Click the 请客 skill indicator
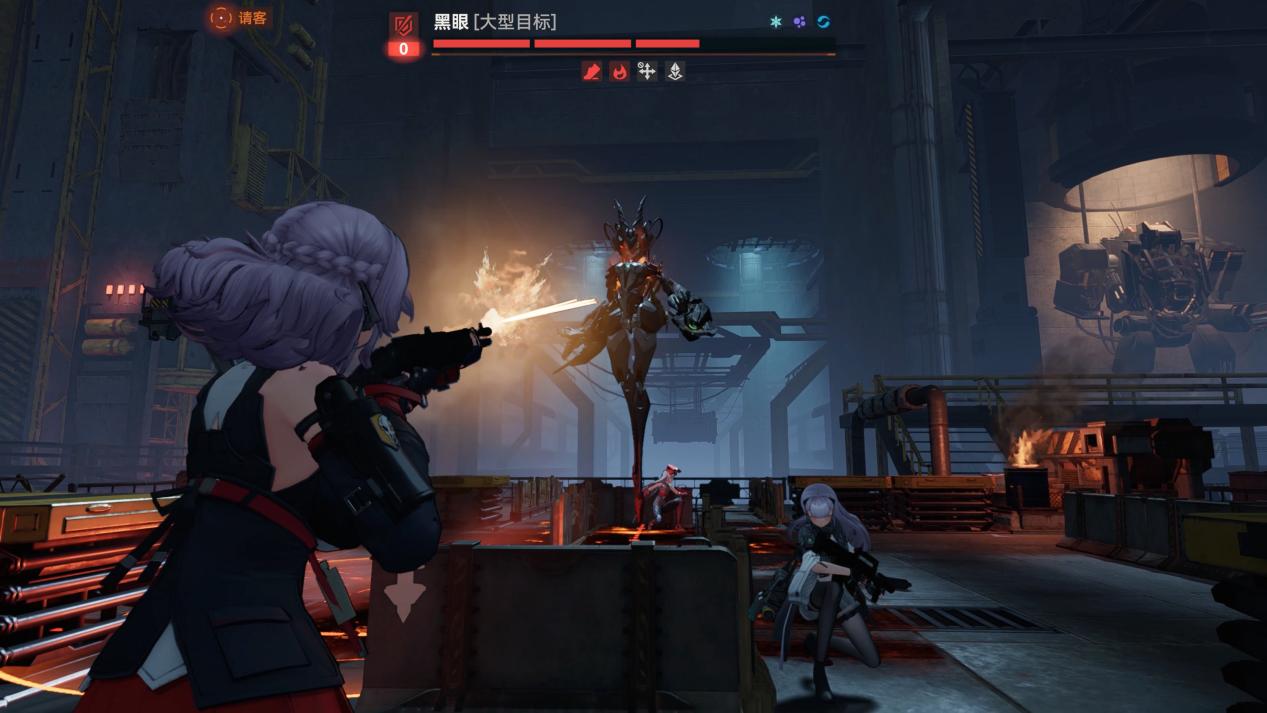Viewport: 1267px width, 713px height. pyautogui.click(x=238, y=18)
